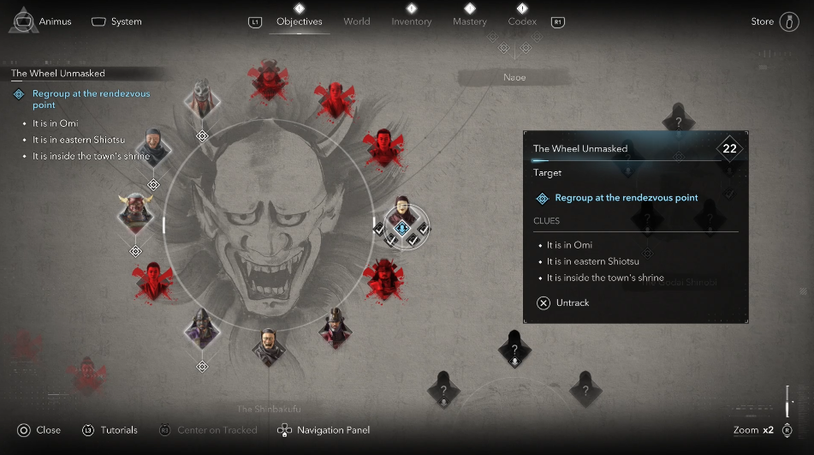The image size is (814, 455).
Task: Select the Codex tab
Action: (x=522, y=21)
